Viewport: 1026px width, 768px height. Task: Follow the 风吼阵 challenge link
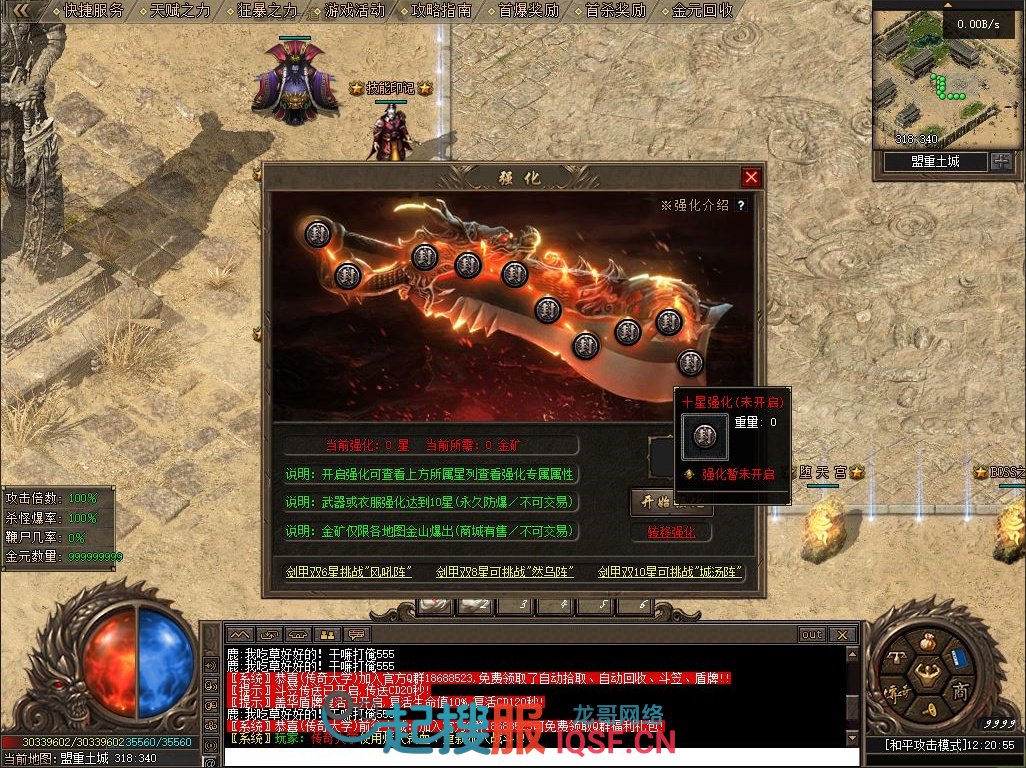click(x=348, y=572)
